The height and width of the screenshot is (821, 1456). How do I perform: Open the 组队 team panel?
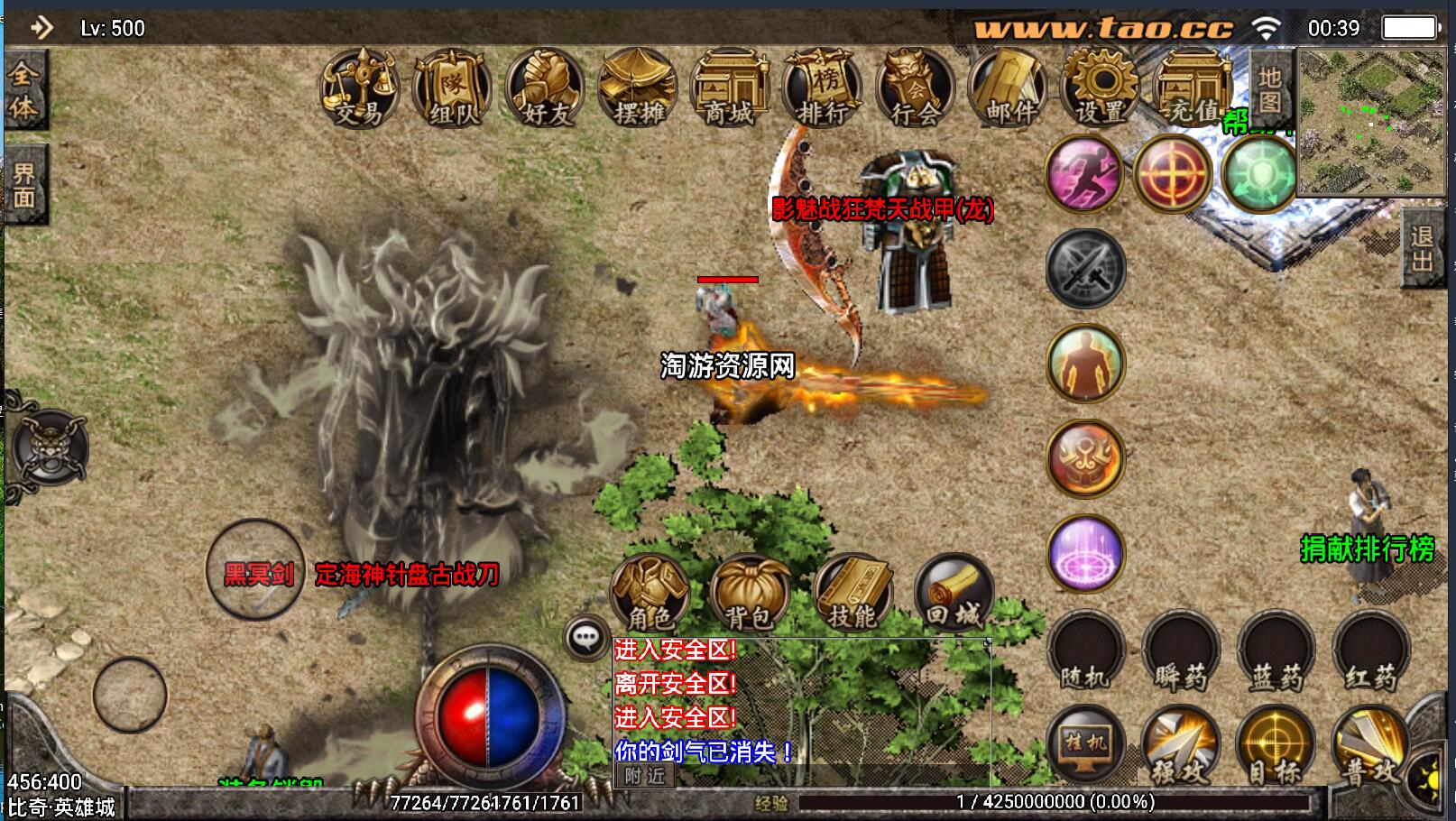click(x=452, y=89)
